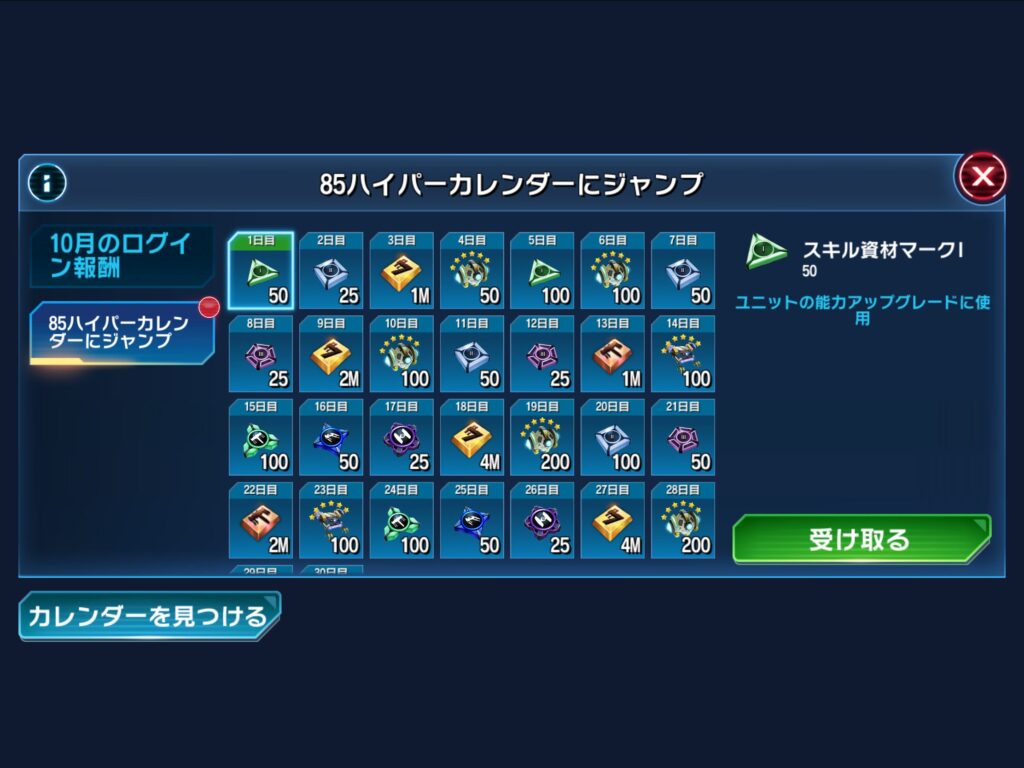Select the 7日目 reward tile
Screen dimensions: 1024x768
[683, 272]
